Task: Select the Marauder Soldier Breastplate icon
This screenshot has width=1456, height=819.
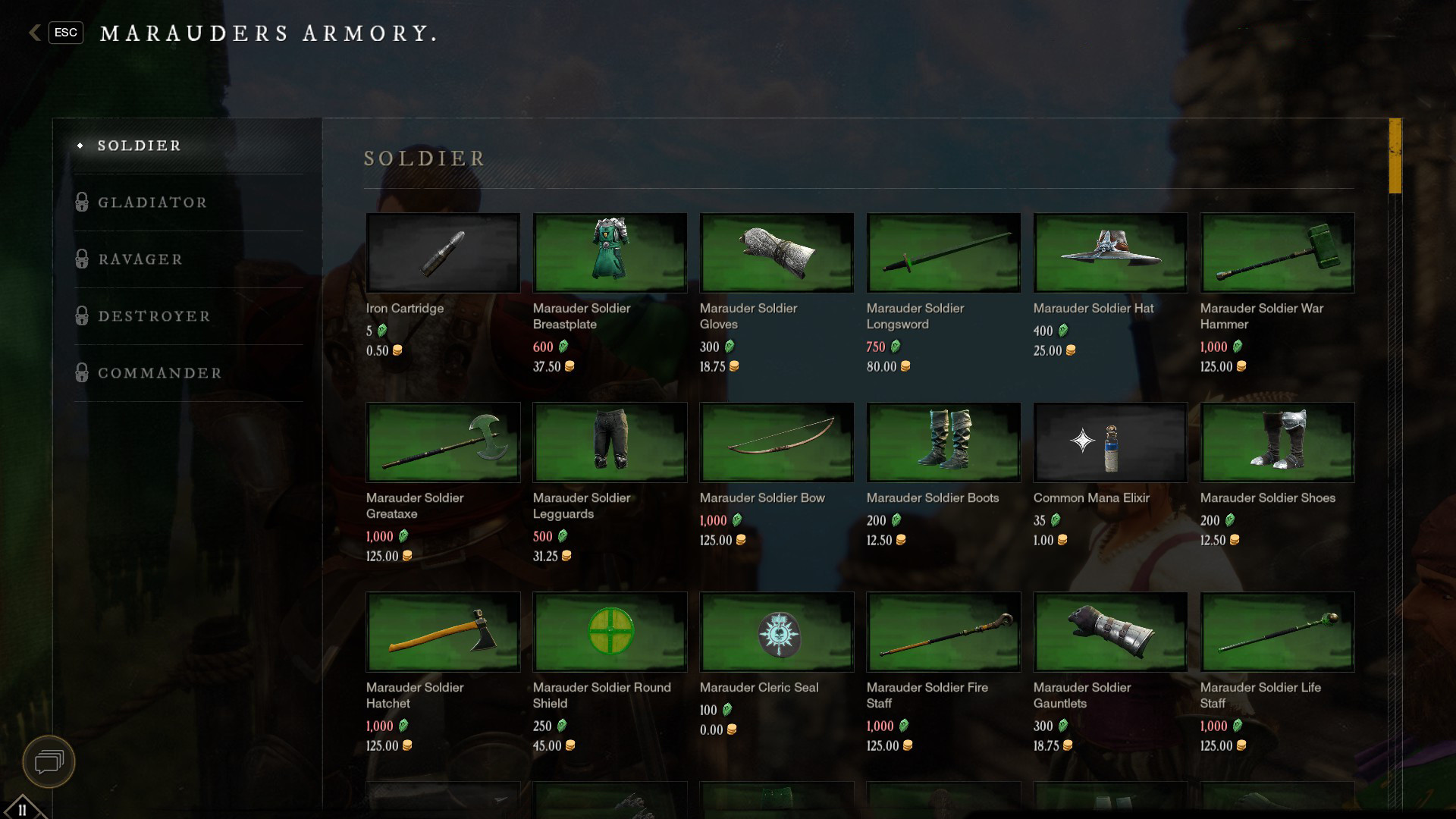Action: coord(610,253)
